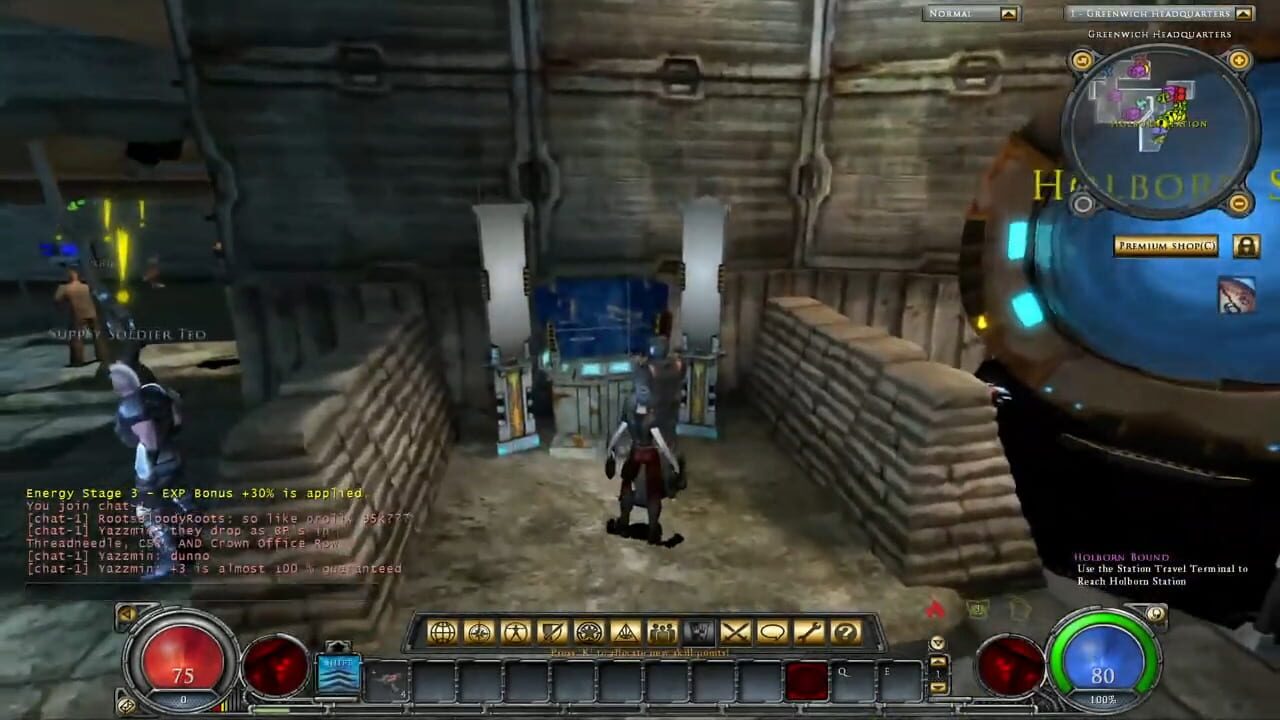Expand the Normal difficulty dropdown
Image resolution: width=1280 pixels, height=720 pixels.
point(1010,14)
